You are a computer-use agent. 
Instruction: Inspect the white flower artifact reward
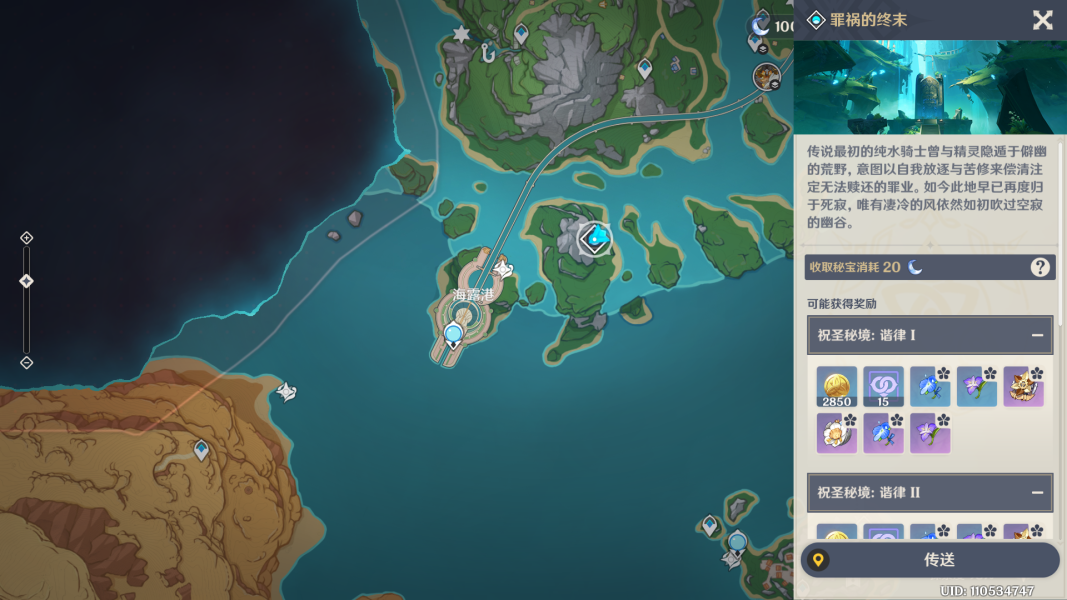(836, 433)
